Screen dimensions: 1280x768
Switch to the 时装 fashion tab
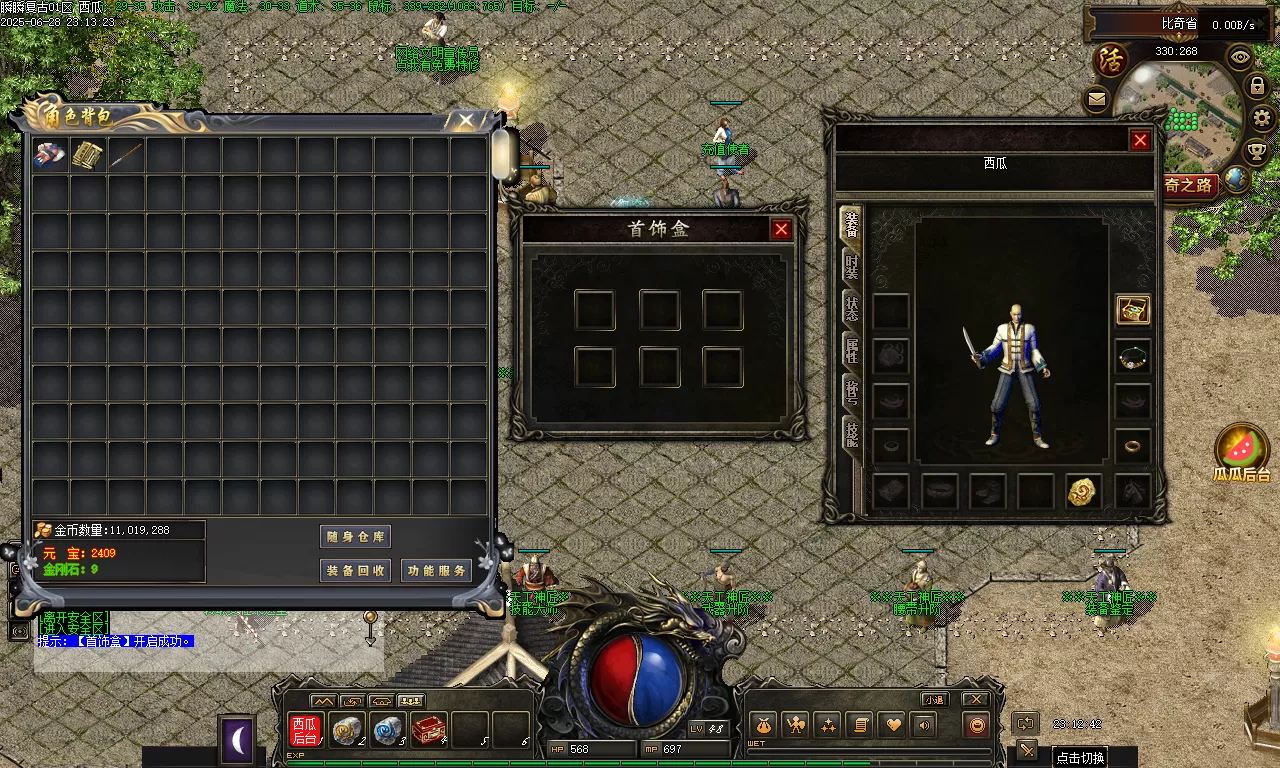pyautogui.click(x=851, y=267)
